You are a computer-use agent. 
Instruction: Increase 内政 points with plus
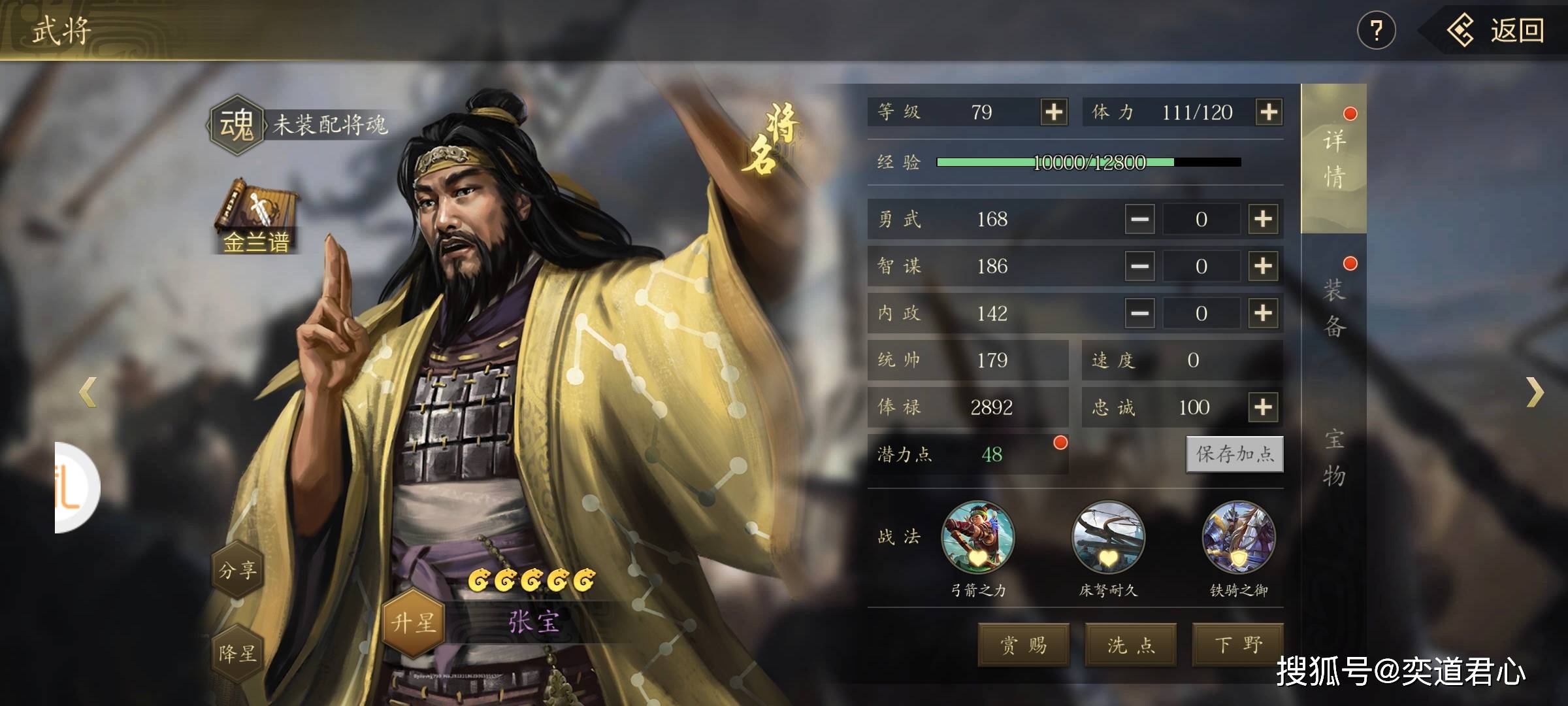click(x=1263, y=313)
